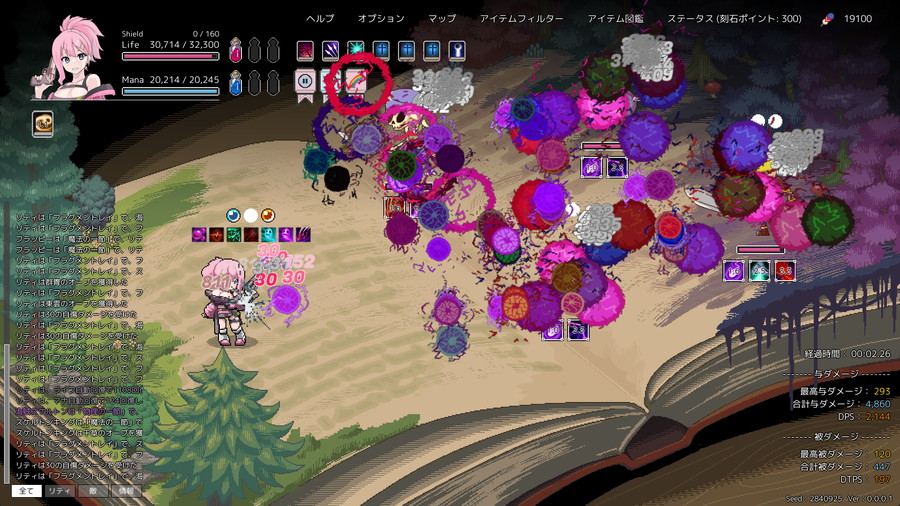
Task: Open the アイテムフィルター item filter menu
Action: [x=521, y=19]
